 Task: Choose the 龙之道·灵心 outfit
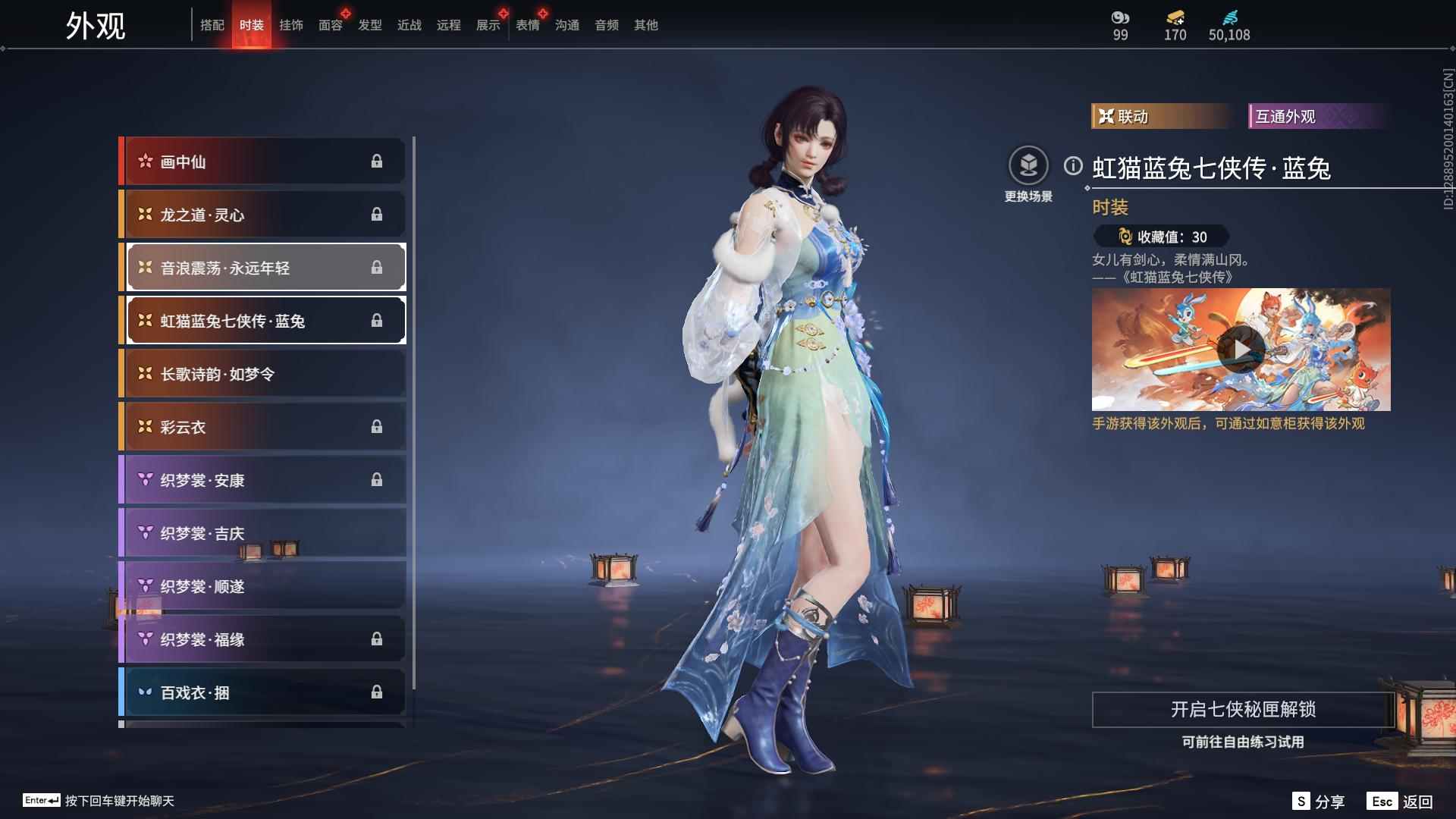click(x=262, y=215)
